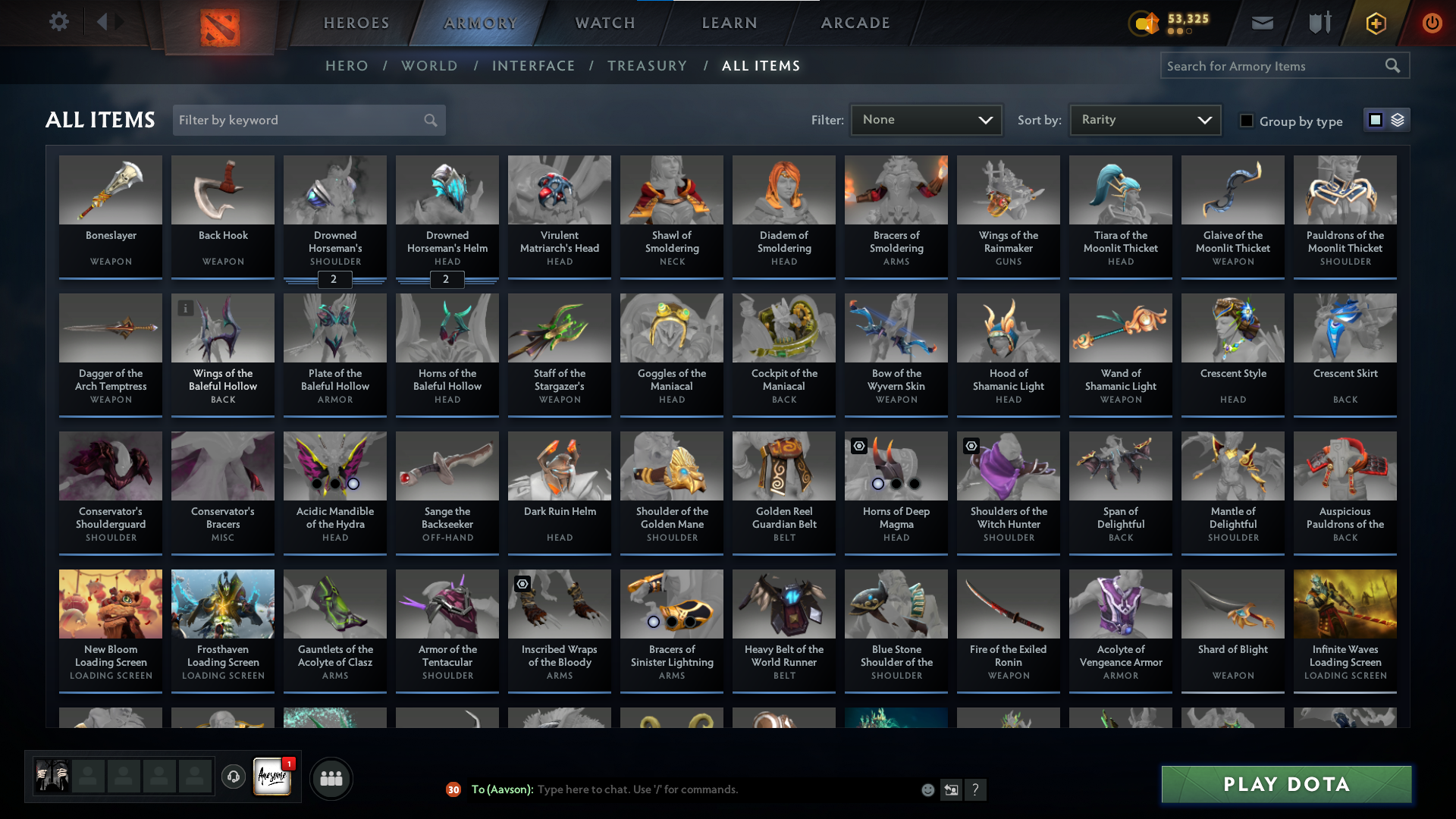Open friends list with the people icon

click(x=331, y=777)
